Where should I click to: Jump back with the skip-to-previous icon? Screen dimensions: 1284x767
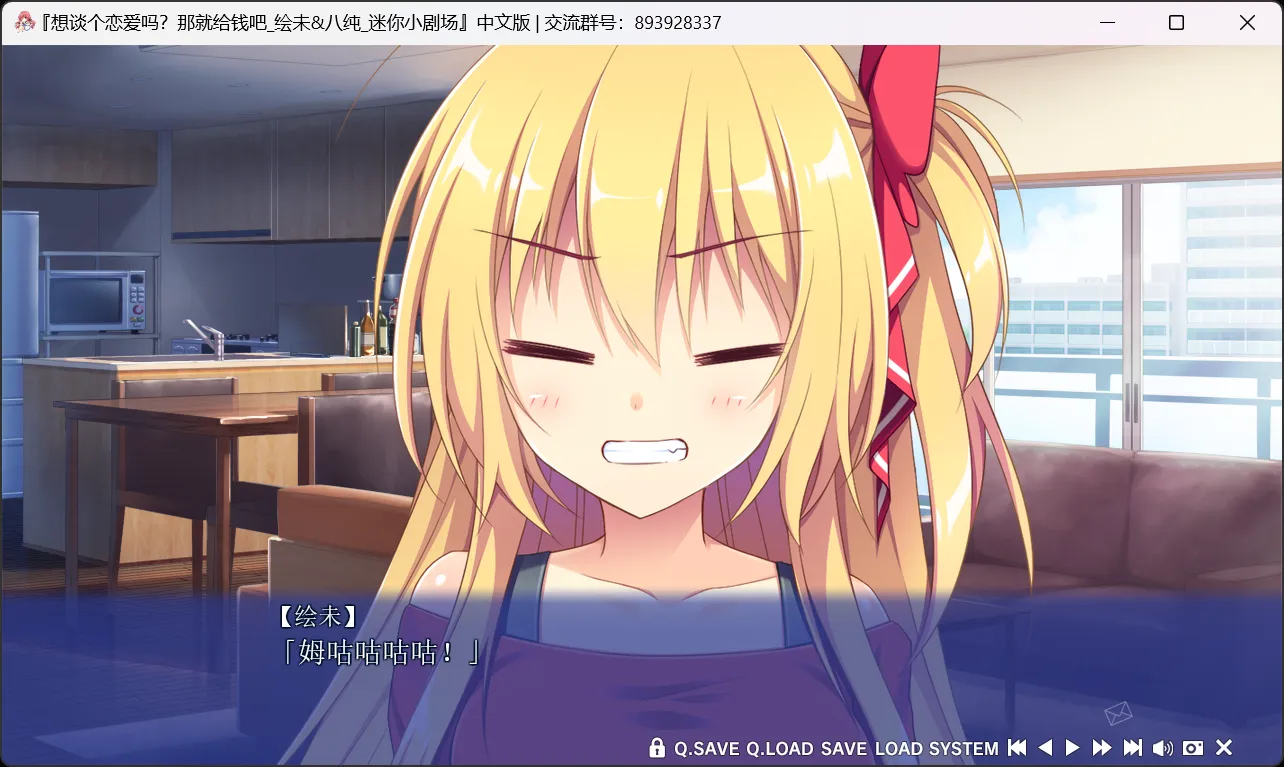(x=1017, y=748)
